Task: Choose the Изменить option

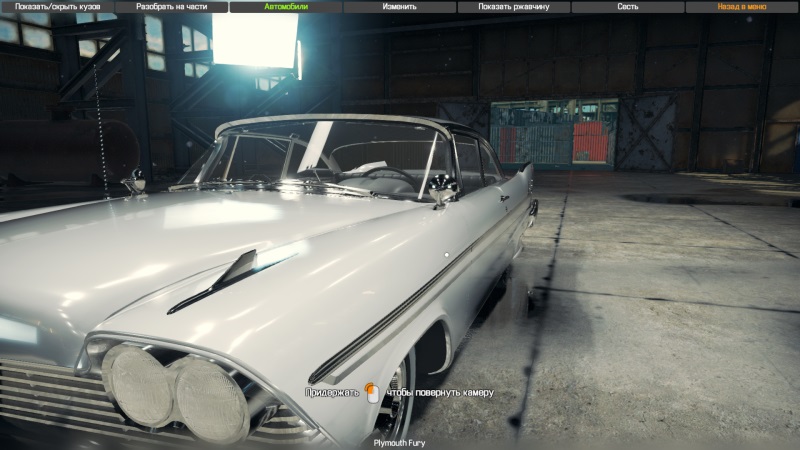Action: click(400, 6)
